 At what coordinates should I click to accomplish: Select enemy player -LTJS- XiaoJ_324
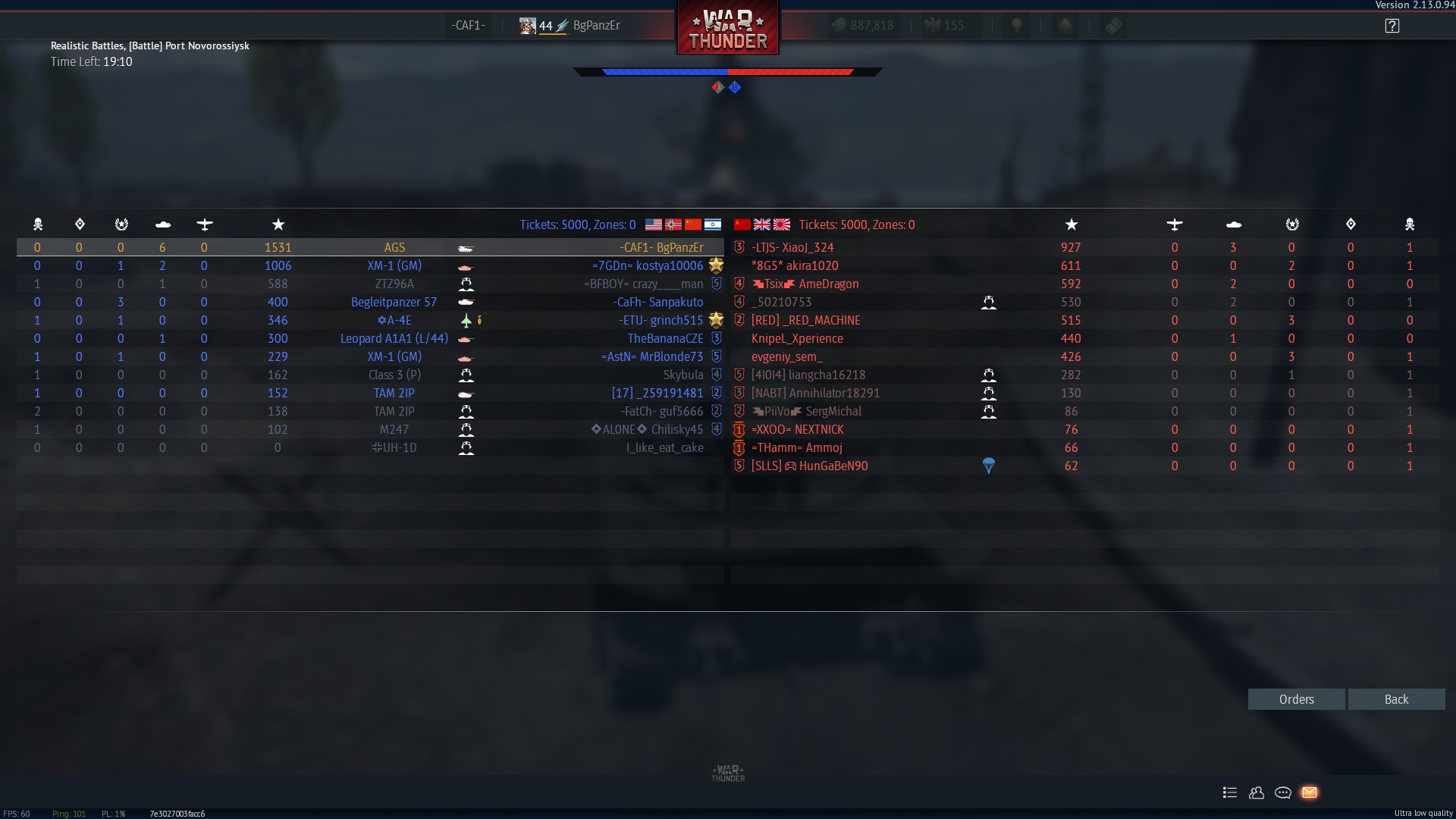tap(792, 247)
